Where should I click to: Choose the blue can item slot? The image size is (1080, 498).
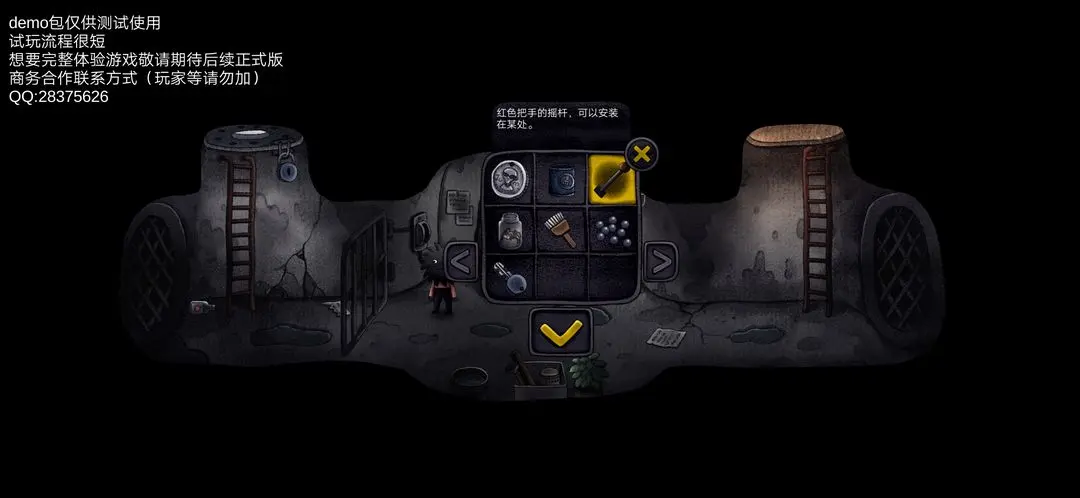[561, 179]
